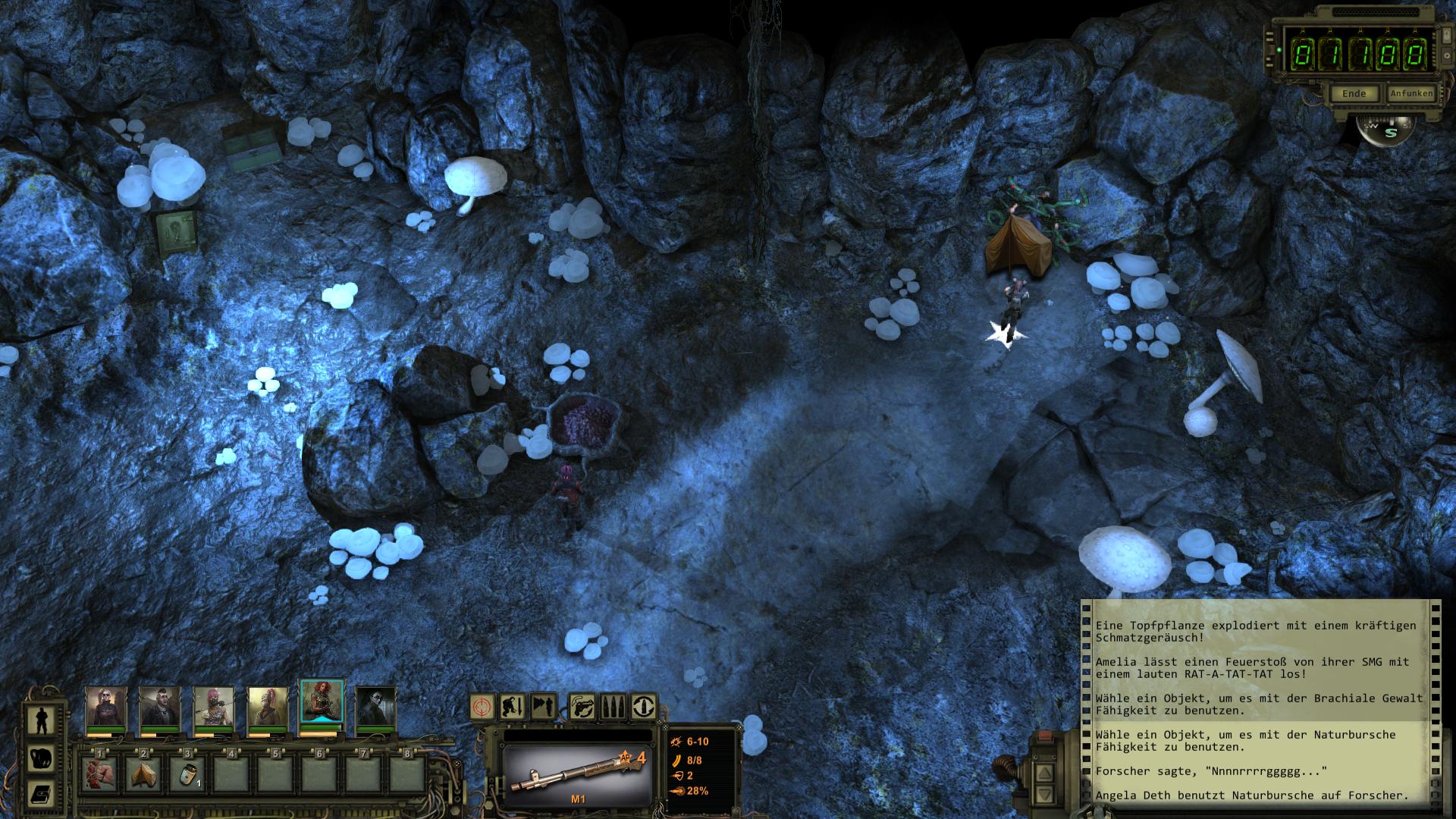Click the arrows-and-soldier action icon
Image resolution: width=1456 pixels, height=819 pixels.
[543, 707]
